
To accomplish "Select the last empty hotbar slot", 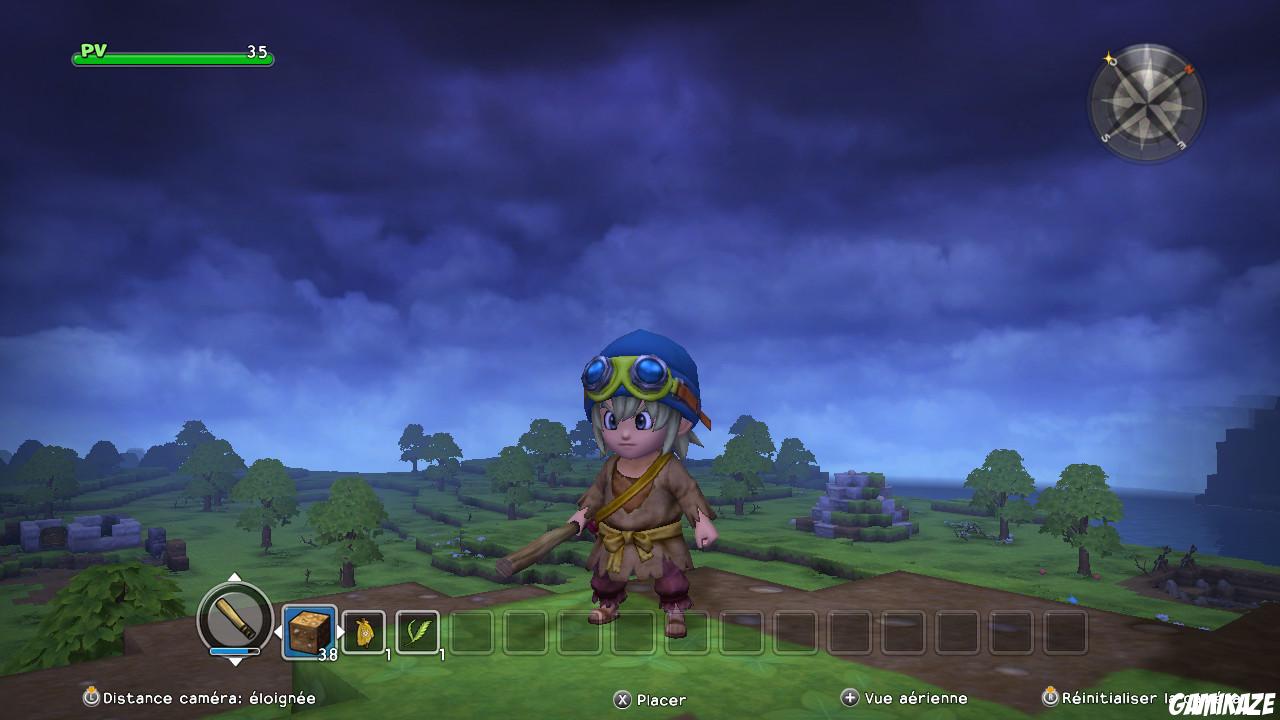I will click(x=1065, y=630).
